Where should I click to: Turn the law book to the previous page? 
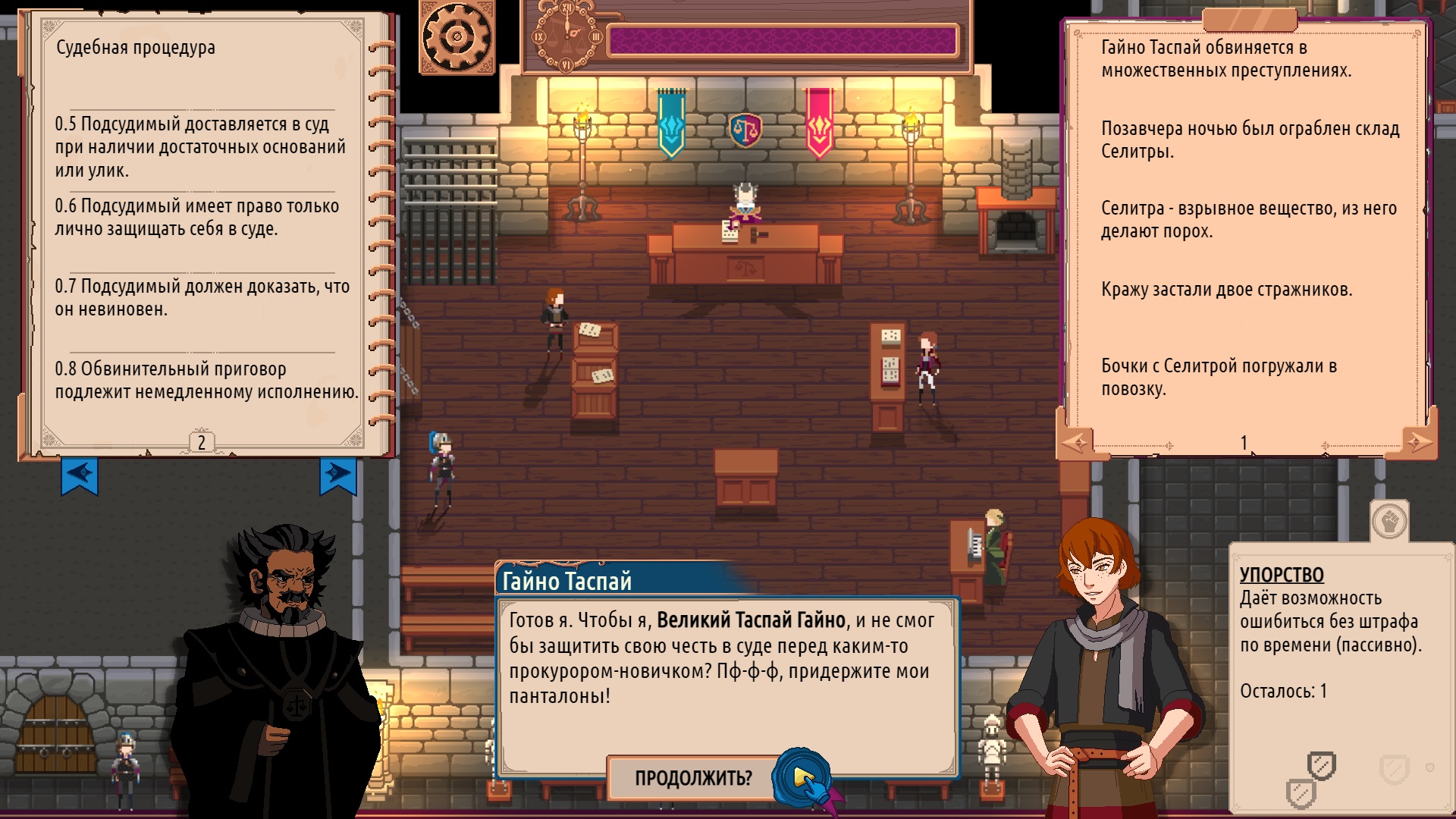point(80,475)
